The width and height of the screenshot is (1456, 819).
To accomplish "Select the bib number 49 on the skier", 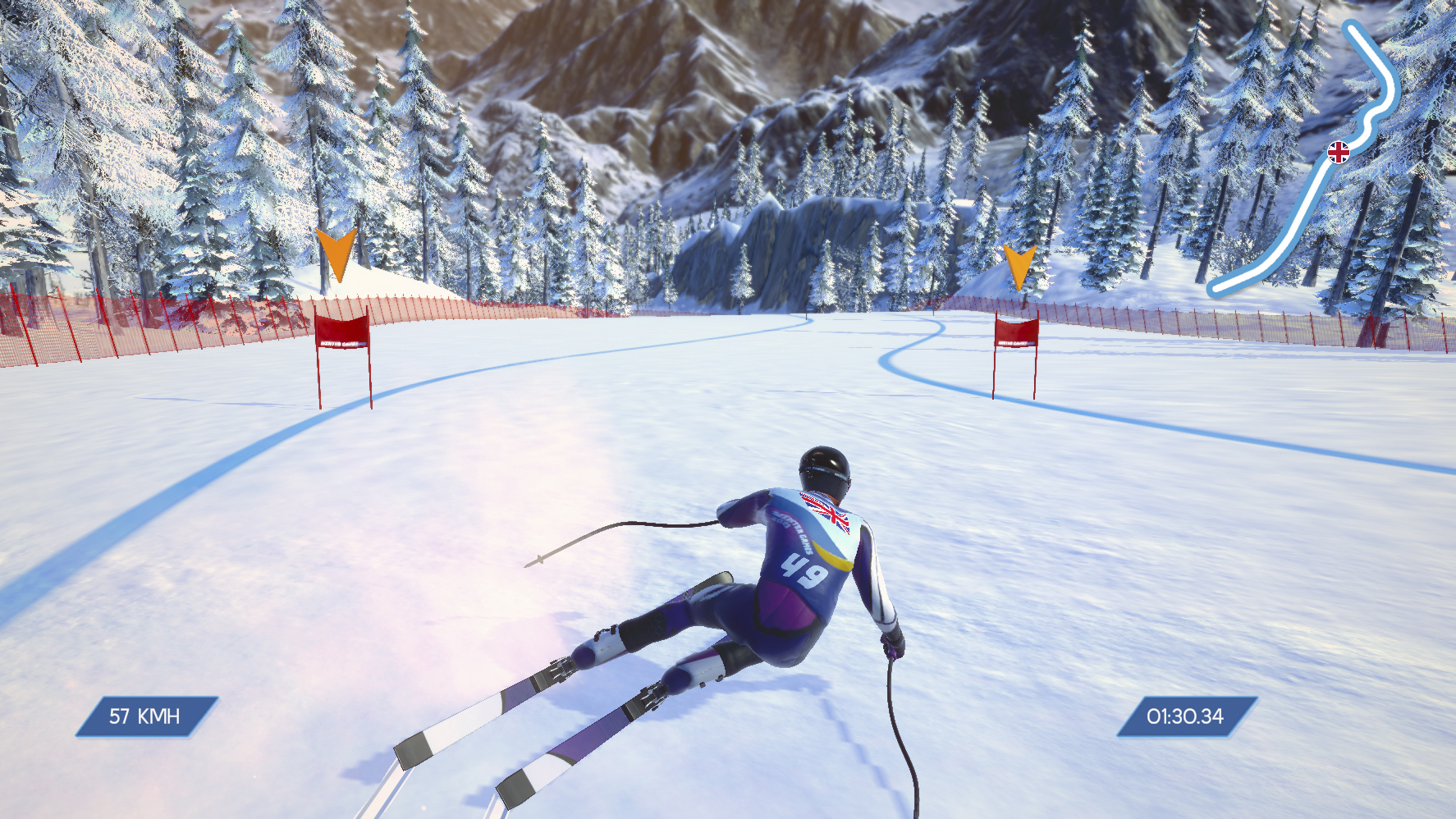I will (803, 571).
